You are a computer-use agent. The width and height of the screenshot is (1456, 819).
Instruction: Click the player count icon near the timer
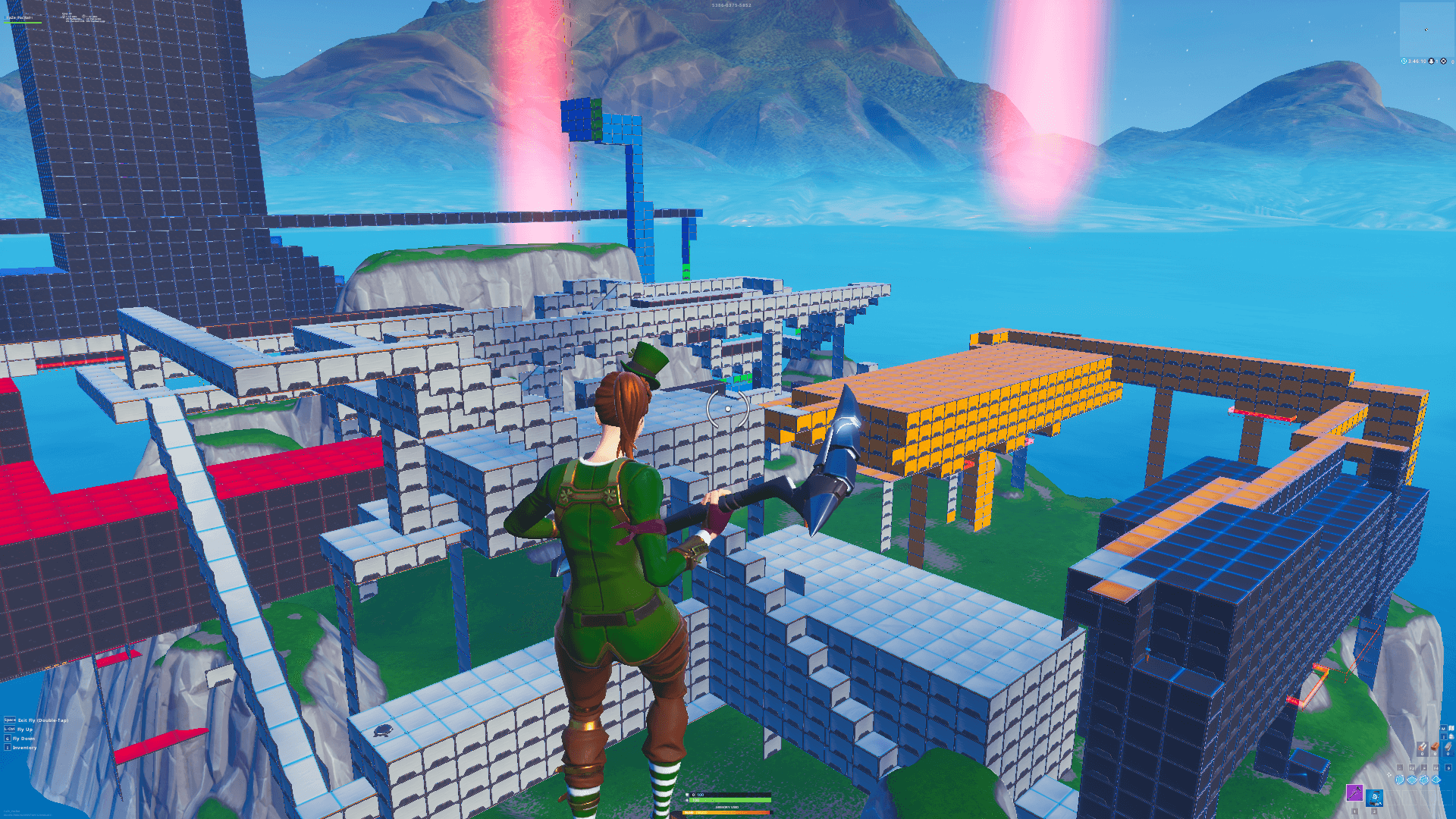click(1431, 61)
